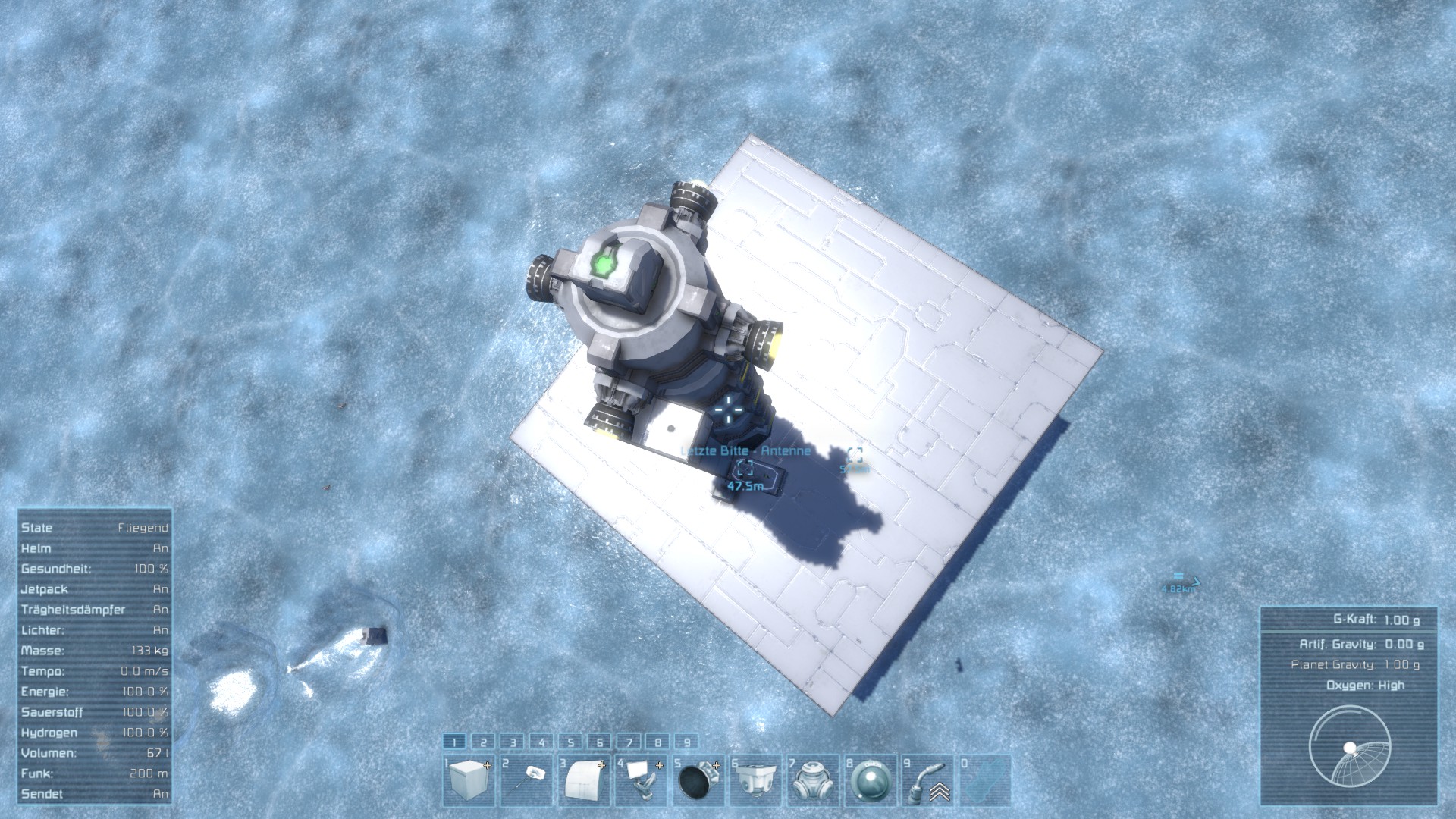Select the rounded armor block slot

(584, 780)
